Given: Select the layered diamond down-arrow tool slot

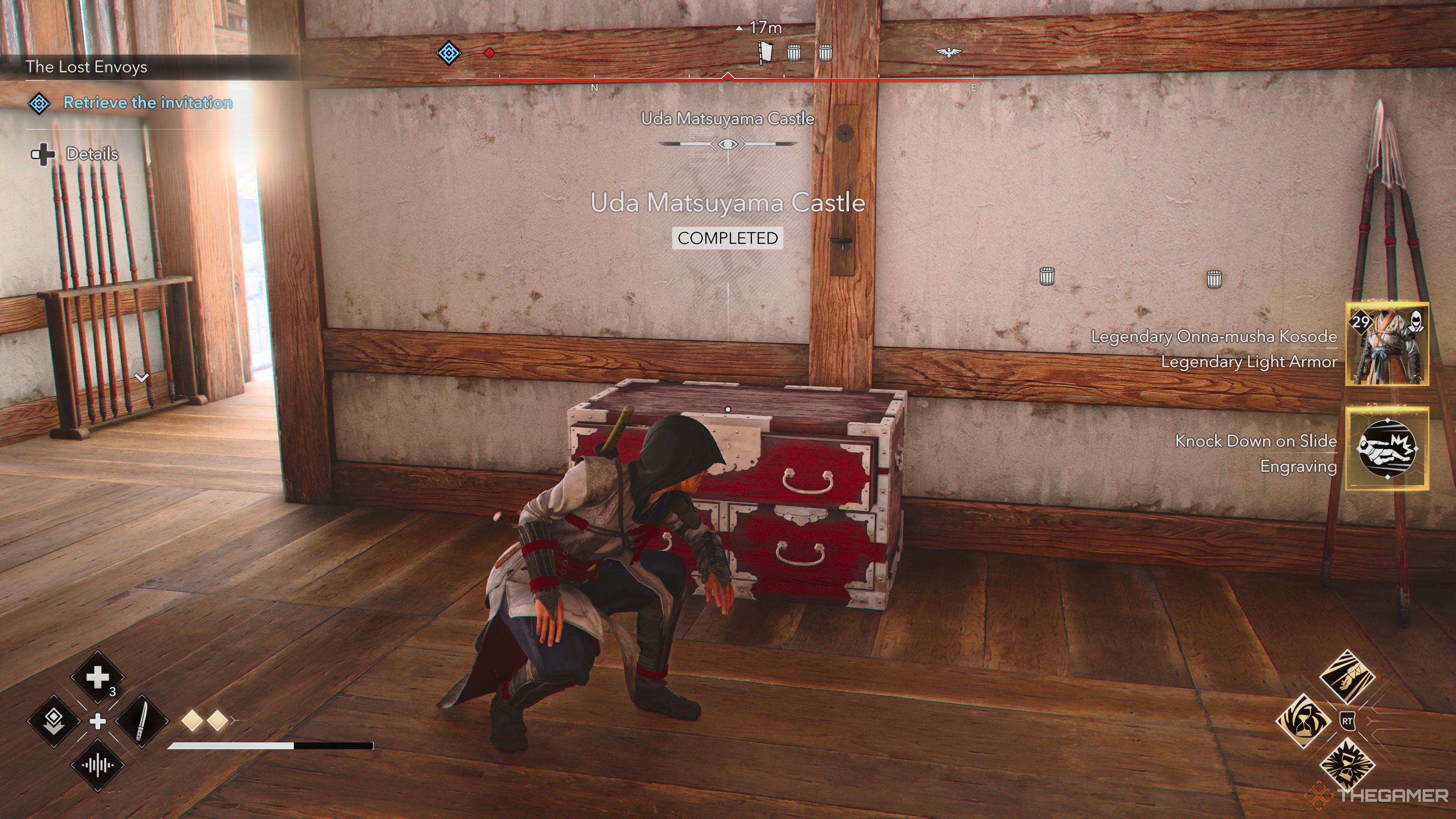Looking at the screenshot, I should tap(54, 721).
